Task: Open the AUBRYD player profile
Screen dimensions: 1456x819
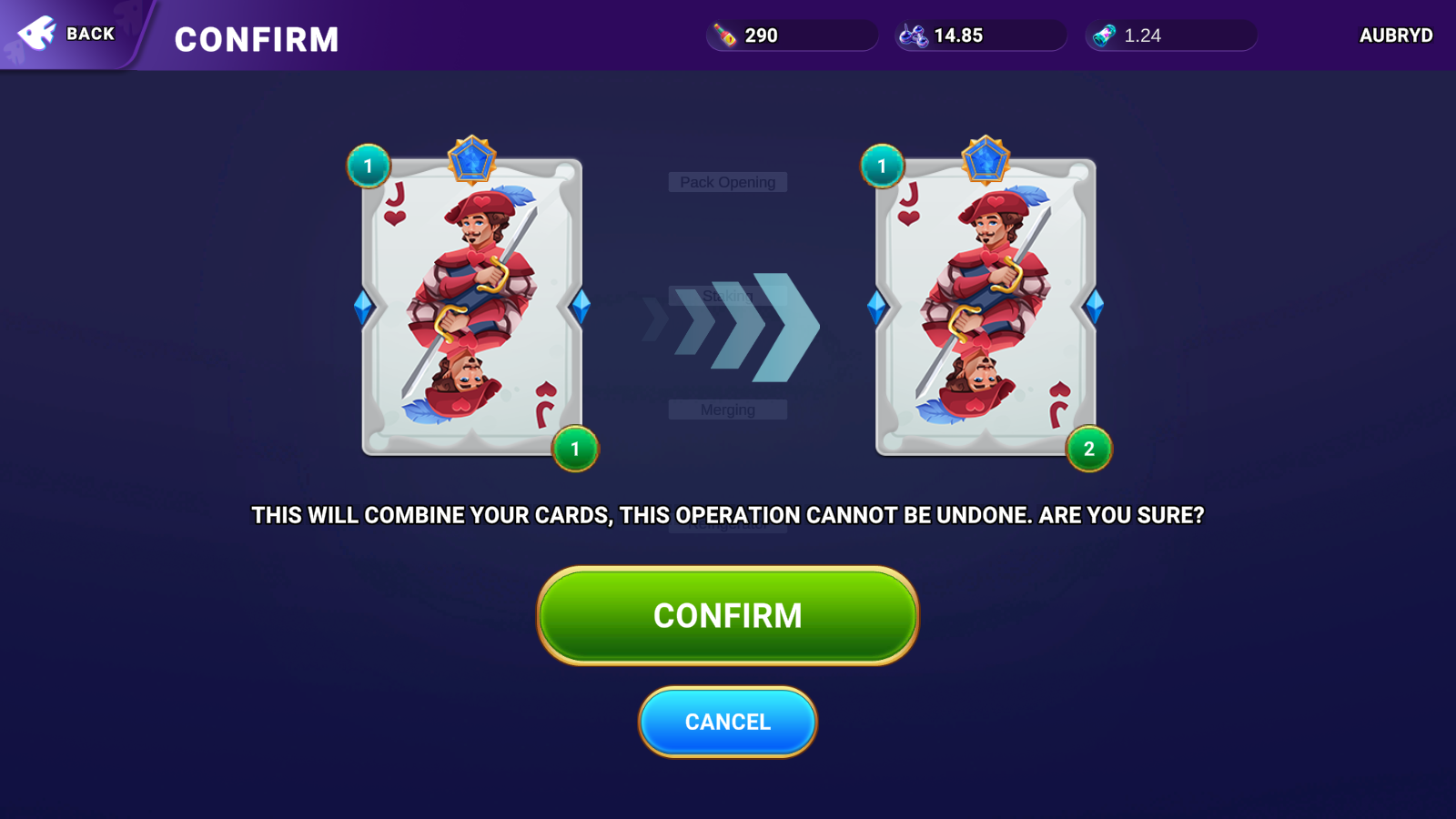Action: (x=1395, y=35)
